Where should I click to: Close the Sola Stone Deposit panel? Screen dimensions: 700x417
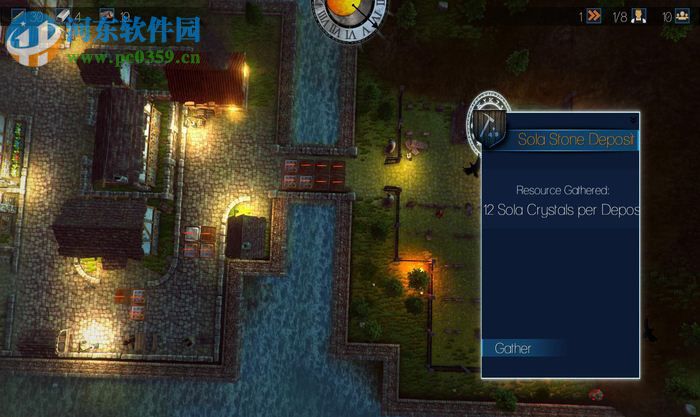tap(634, 118)
